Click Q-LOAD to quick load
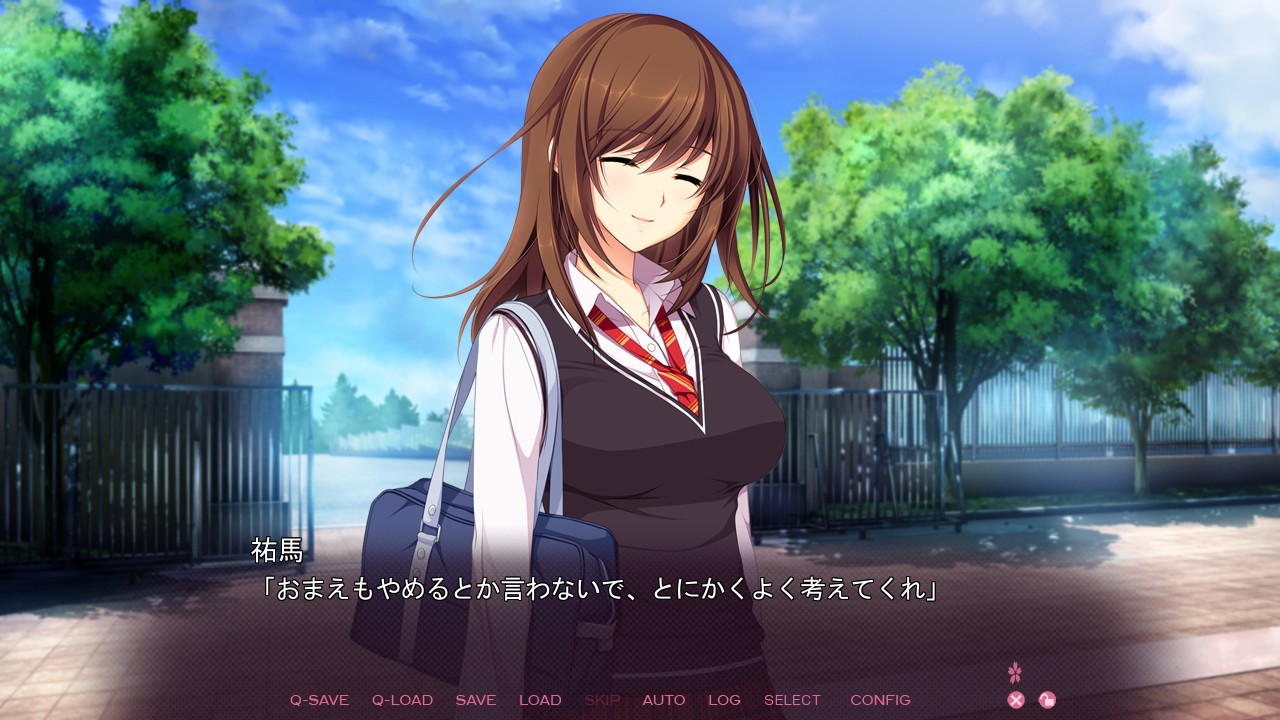 [x=404, y=700]
